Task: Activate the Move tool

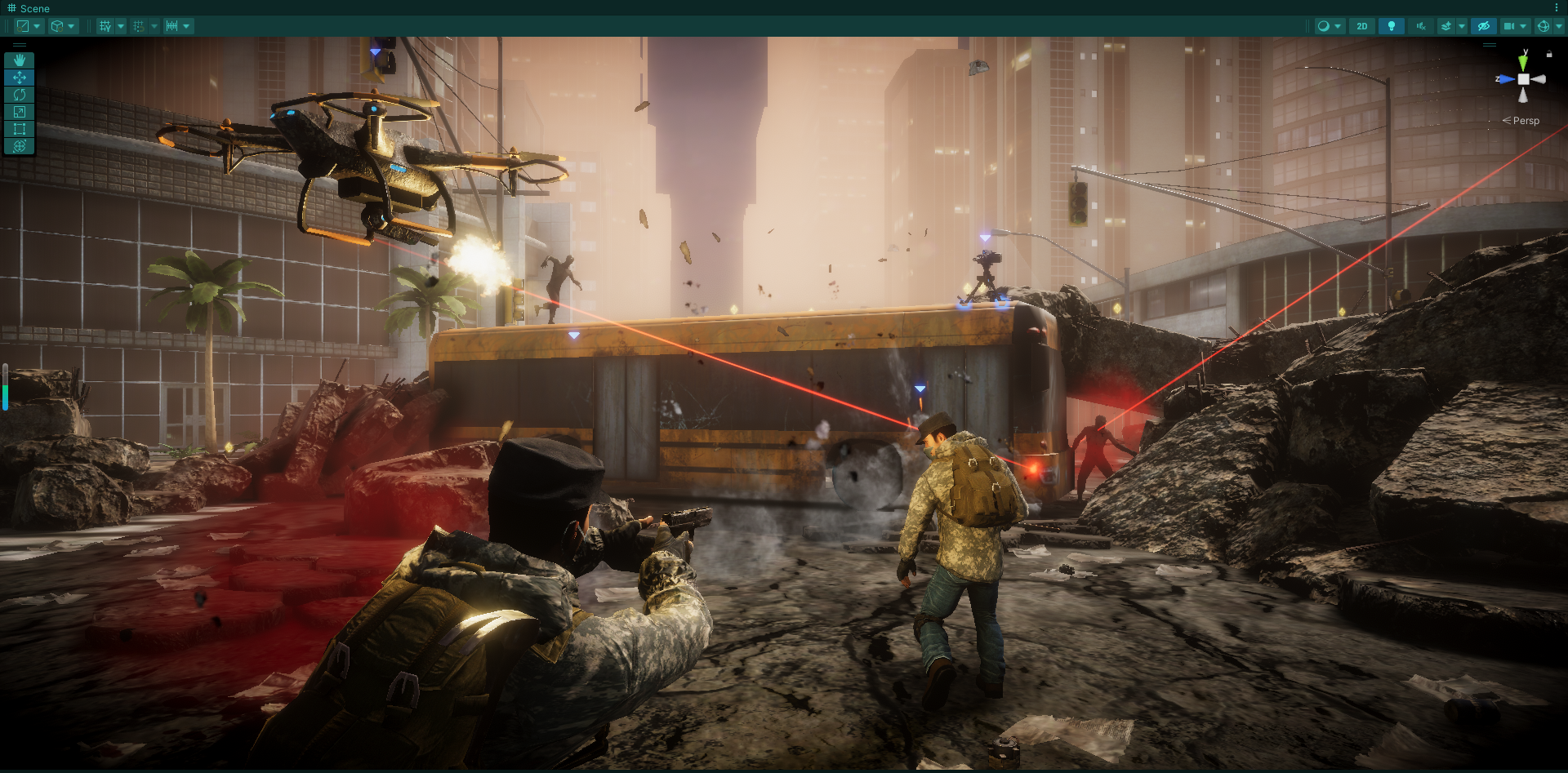Action: point(20,78)
